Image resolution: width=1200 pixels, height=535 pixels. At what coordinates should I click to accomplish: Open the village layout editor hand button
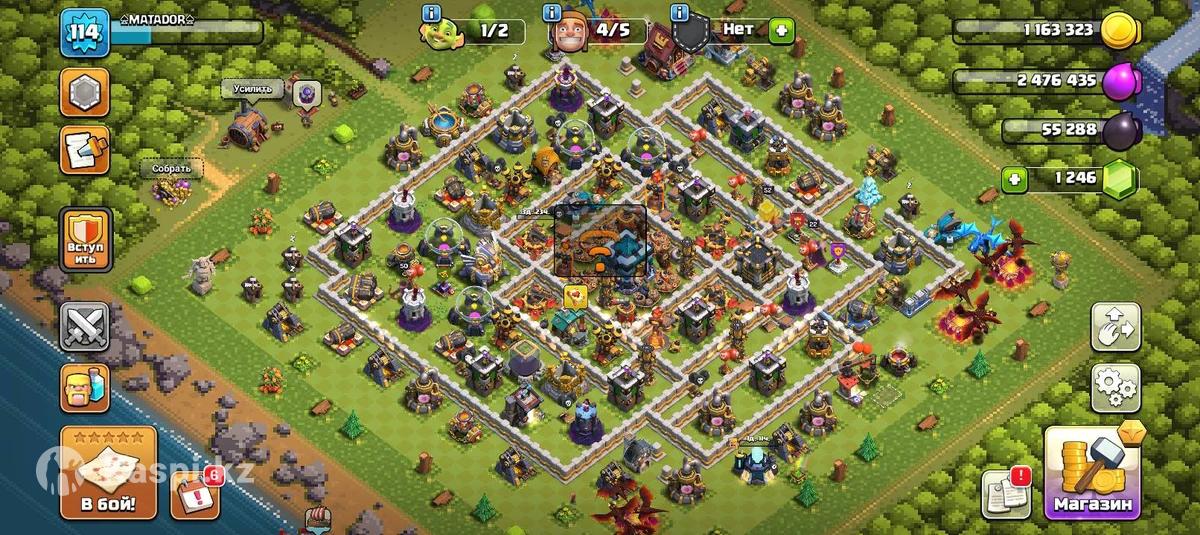pos(1115,327)
